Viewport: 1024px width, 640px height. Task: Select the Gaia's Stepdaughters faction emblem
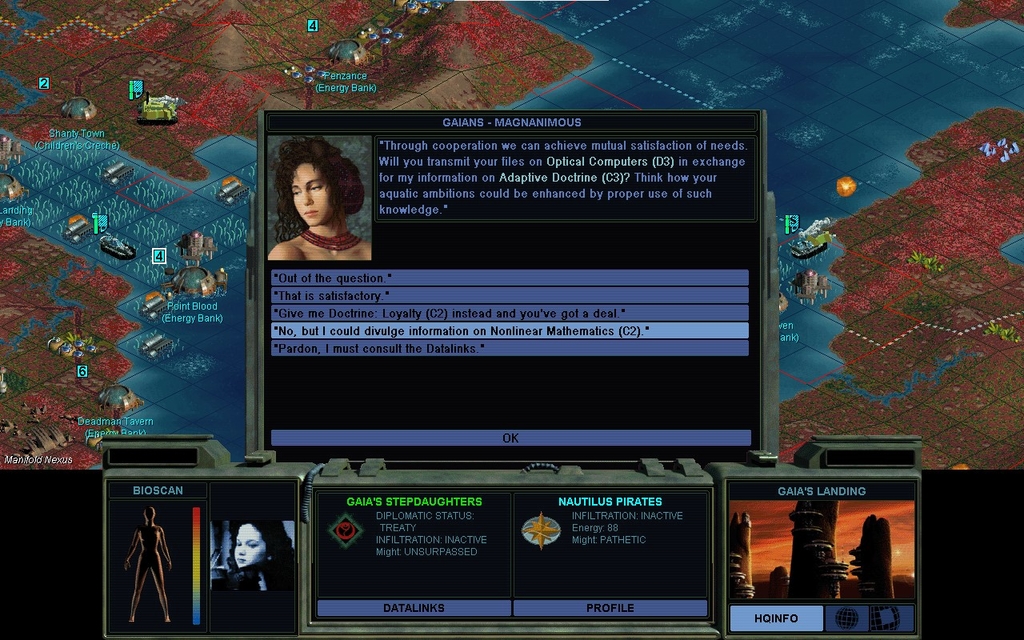click(x=345, y=530)
